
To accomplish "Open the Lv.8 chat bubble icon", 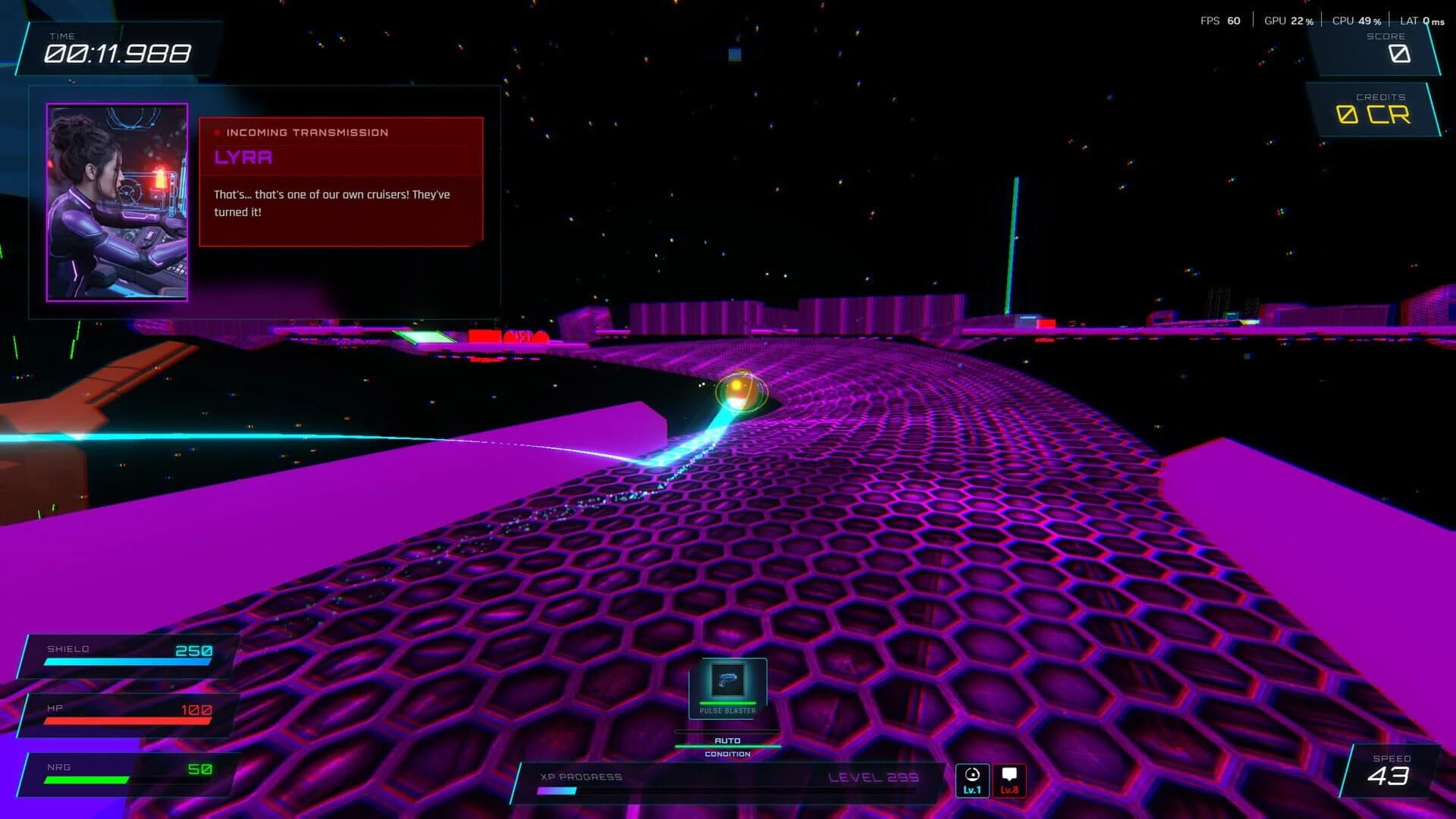I will (1011, 780).
